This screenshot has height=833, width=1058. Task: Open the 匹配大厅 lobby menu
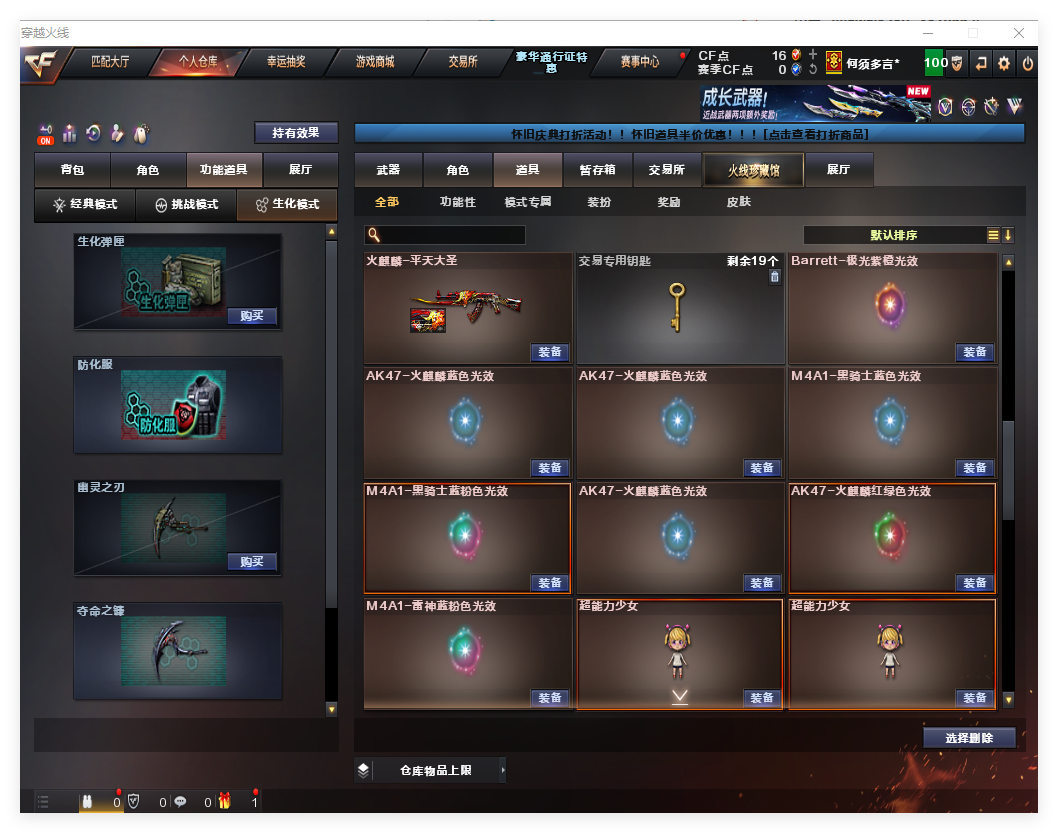click(110, 61)
